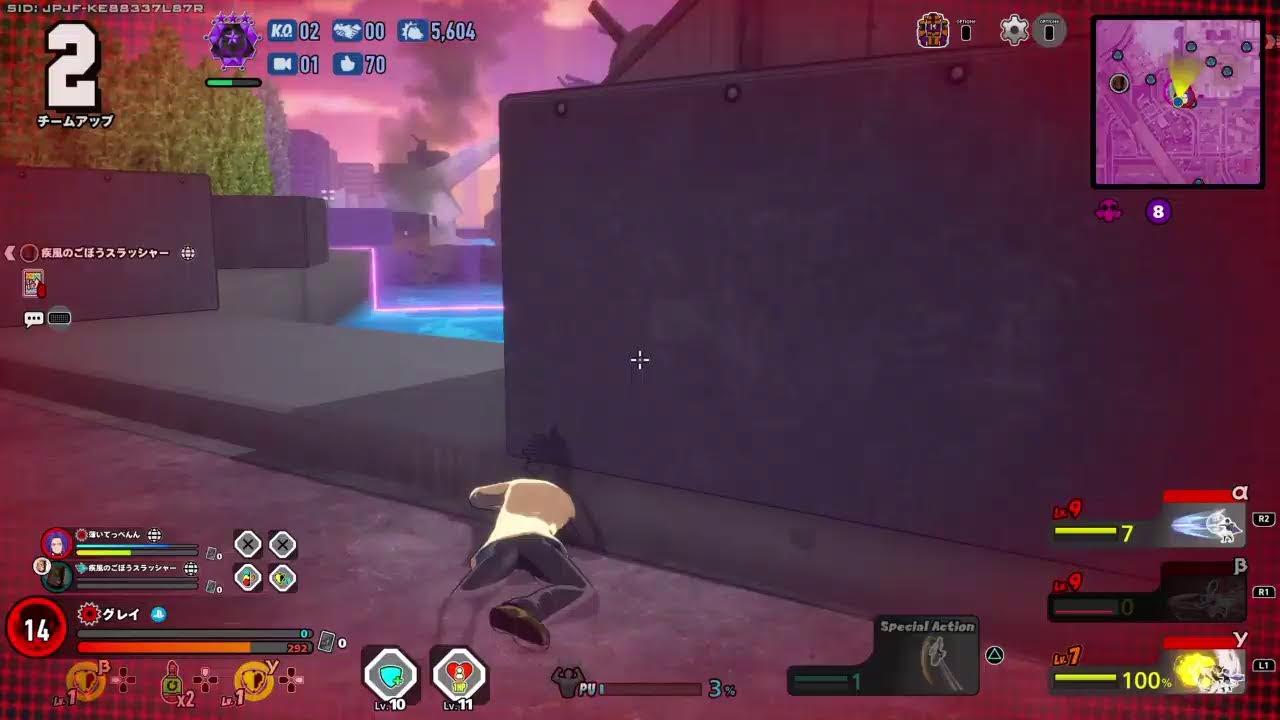1280x720 pixels.
Task: Click the purple remaining players icon
Action: [1109, 211]
